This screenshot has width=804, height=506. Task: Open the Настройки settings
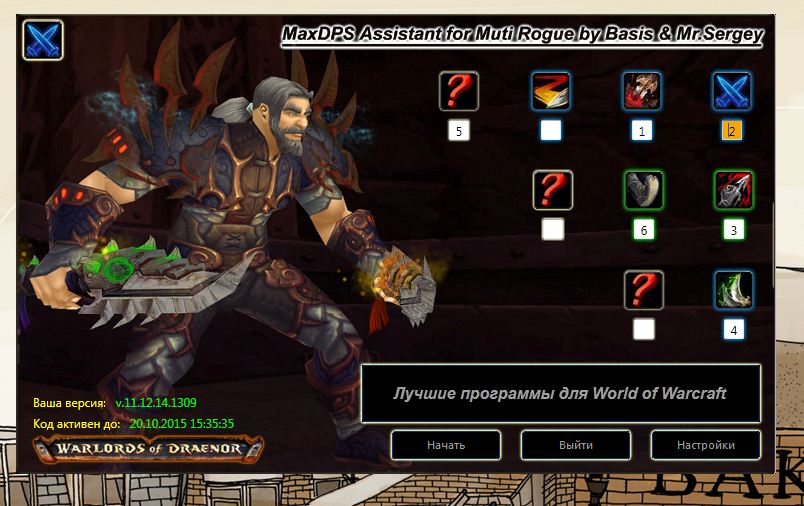[x=706, y=445]
